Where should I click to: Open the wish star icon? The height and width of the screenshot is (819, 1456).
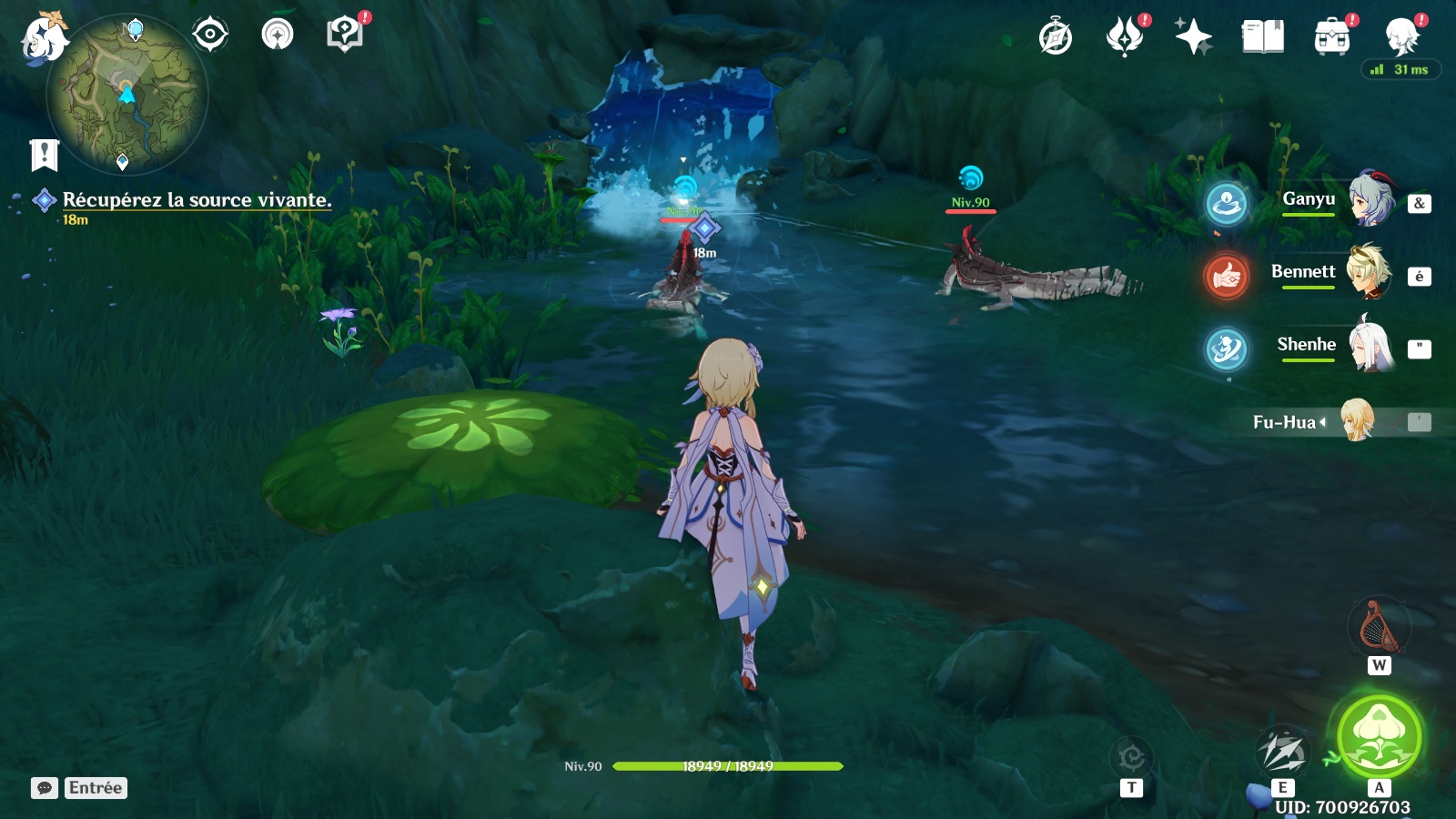click(x=1193, y=37)
